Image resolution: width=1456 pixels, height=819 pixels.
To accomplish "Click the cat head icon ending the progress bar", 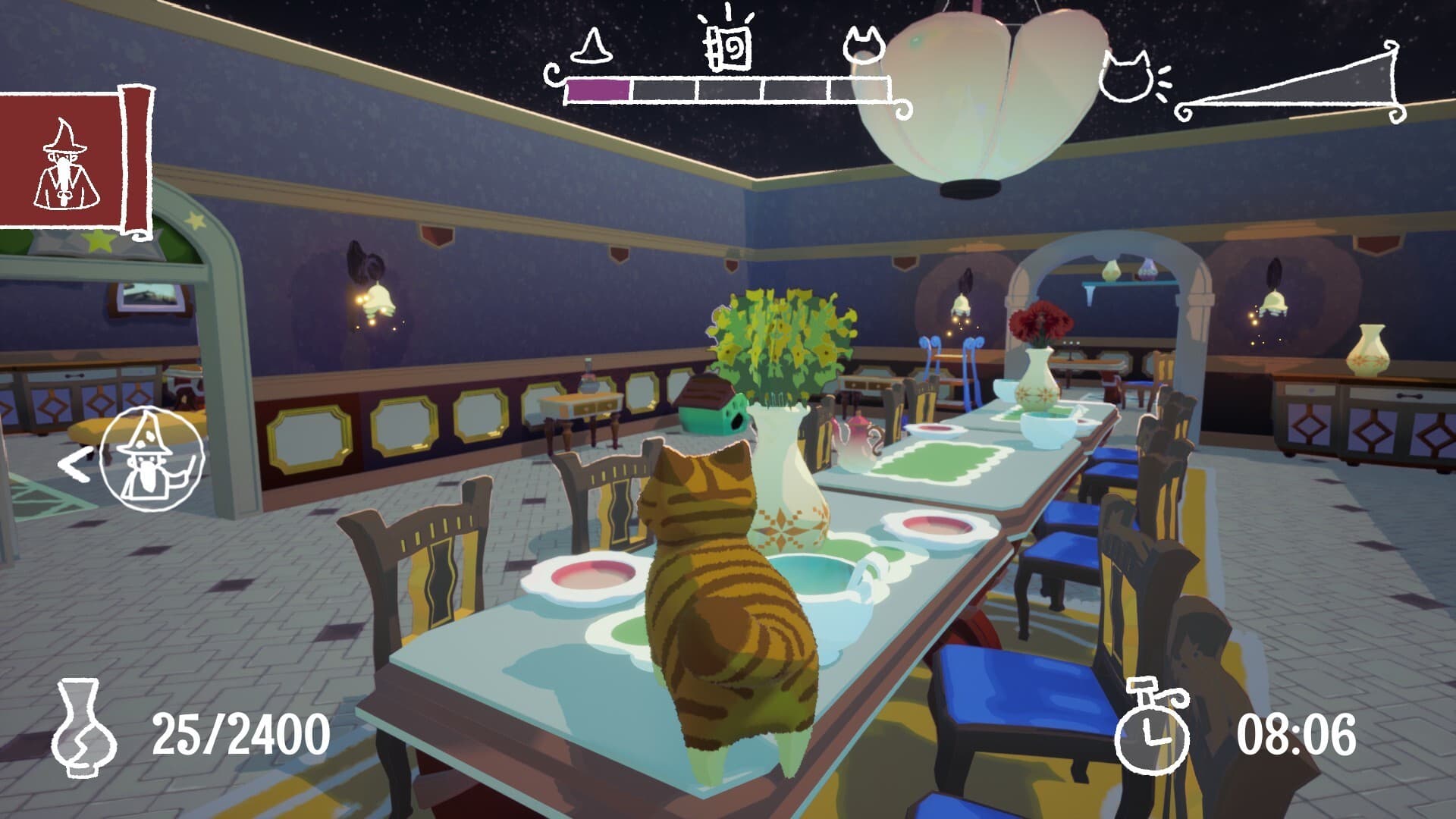I will pyautogui.click(x=864, y=45).
